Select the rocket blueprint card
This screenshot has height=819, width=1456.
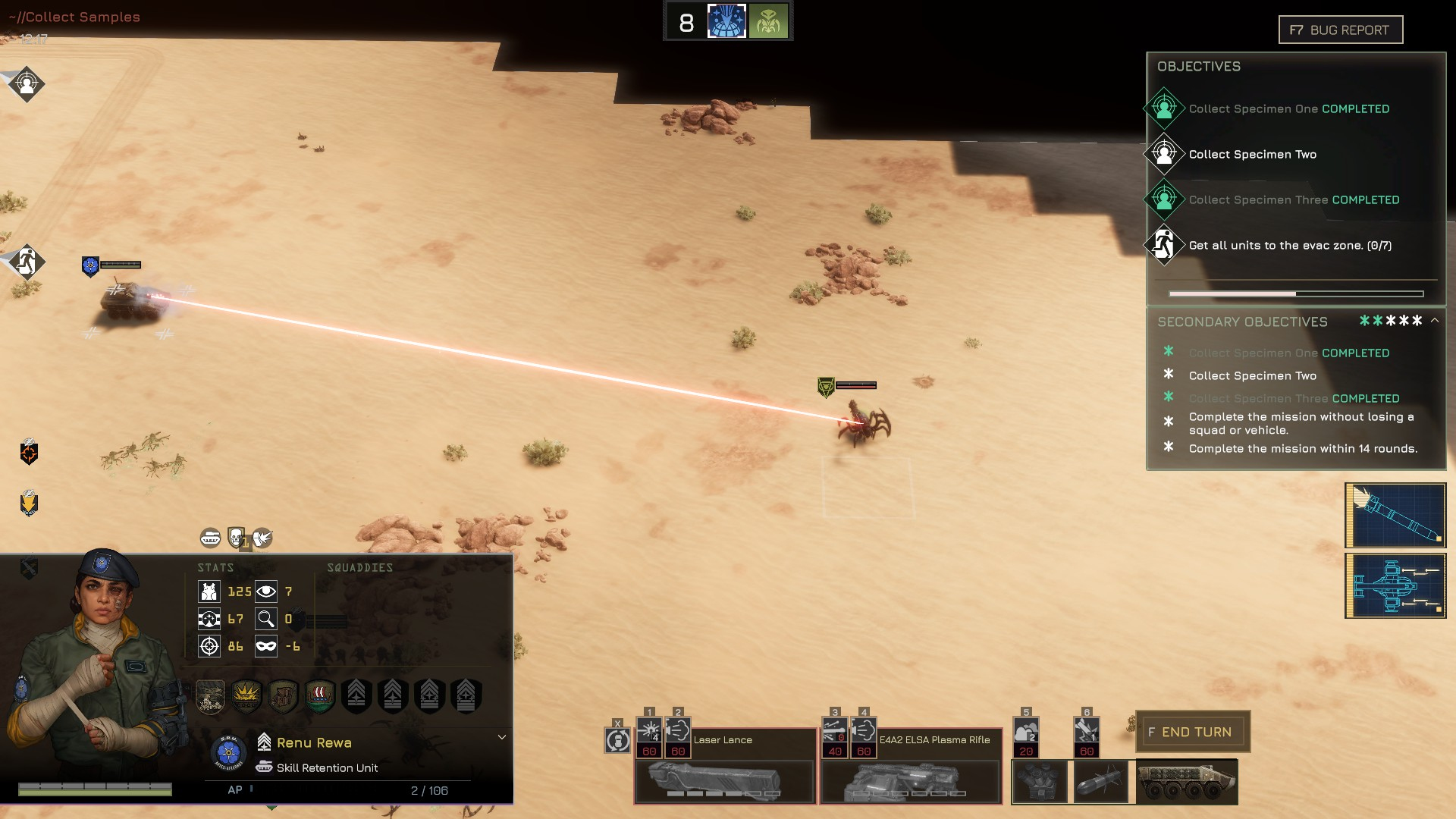click(1395, 516)
